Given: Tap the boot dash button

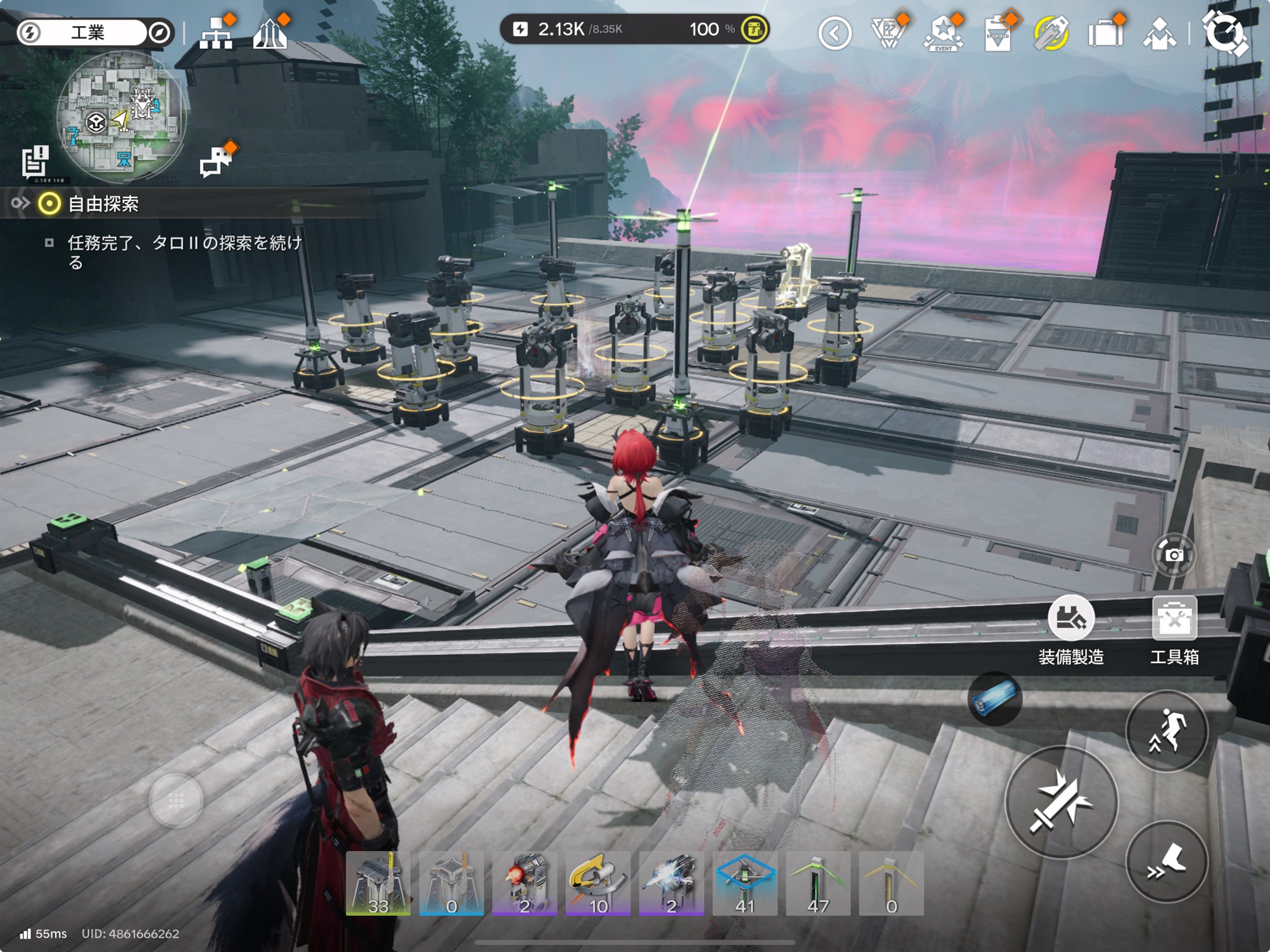Looking at the screenshot, I should [1166, 862].
